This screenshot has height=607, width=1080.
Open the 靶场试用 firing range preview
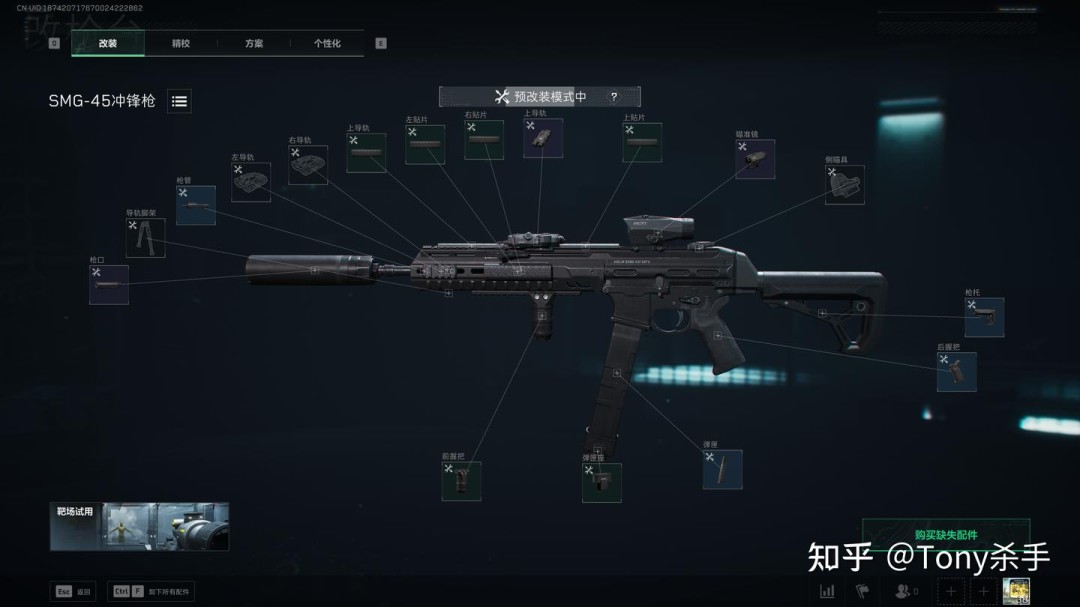tap(140, 526)
